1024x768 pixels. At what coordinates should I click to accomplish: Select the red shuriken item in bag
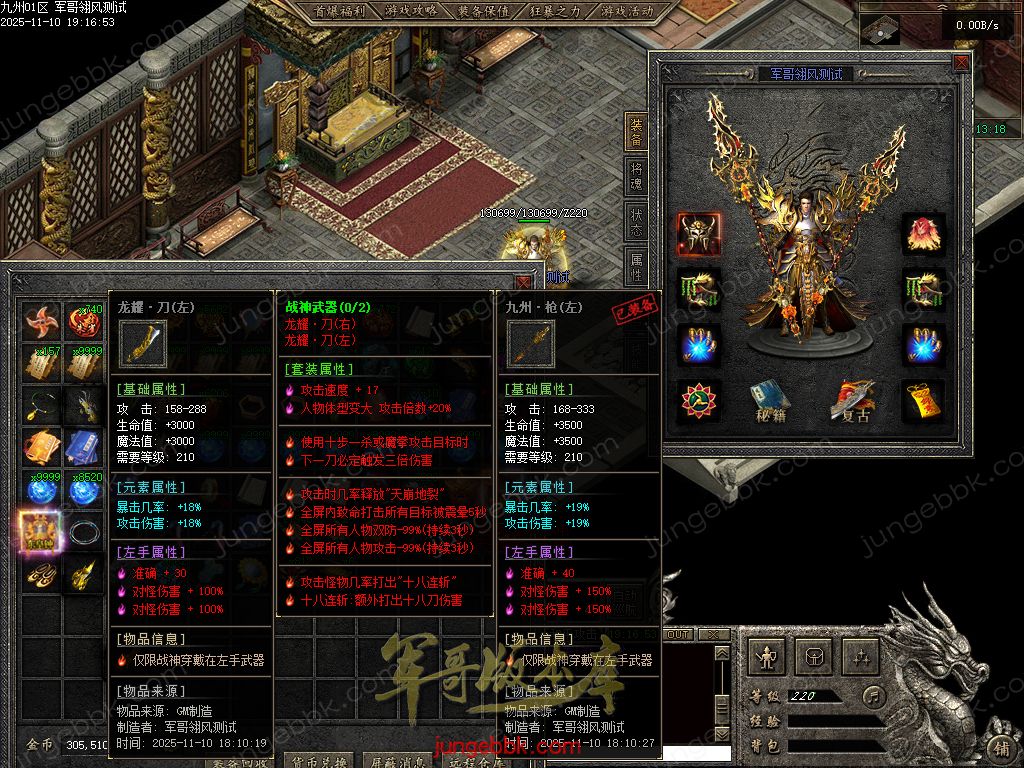tap(41, 322)
